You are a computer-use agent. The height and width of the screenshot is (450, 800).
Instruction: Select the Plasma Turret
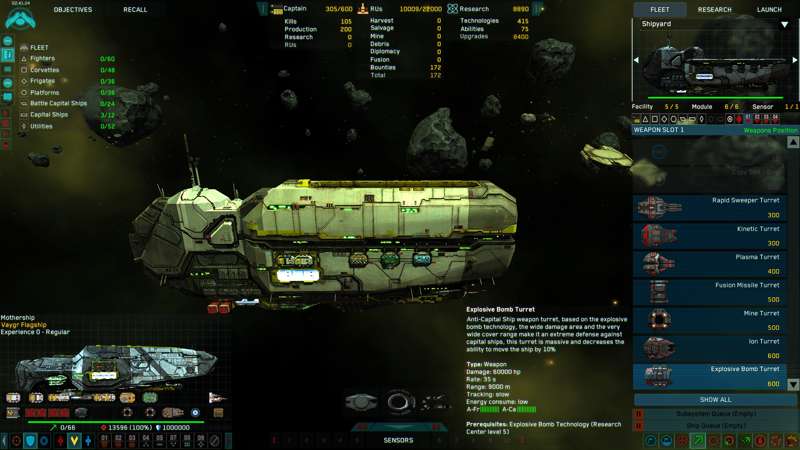[x=710, y=263]
